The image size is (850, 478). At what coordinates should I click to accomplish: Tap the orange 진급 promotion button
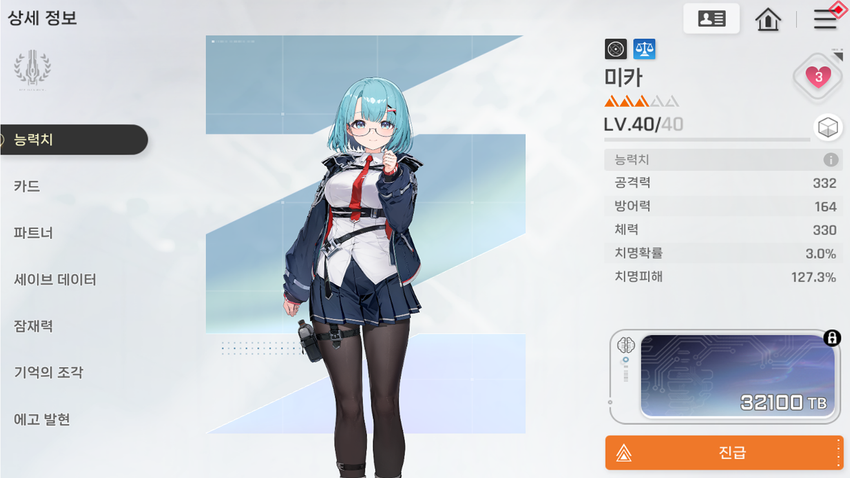tap(724, 453)
